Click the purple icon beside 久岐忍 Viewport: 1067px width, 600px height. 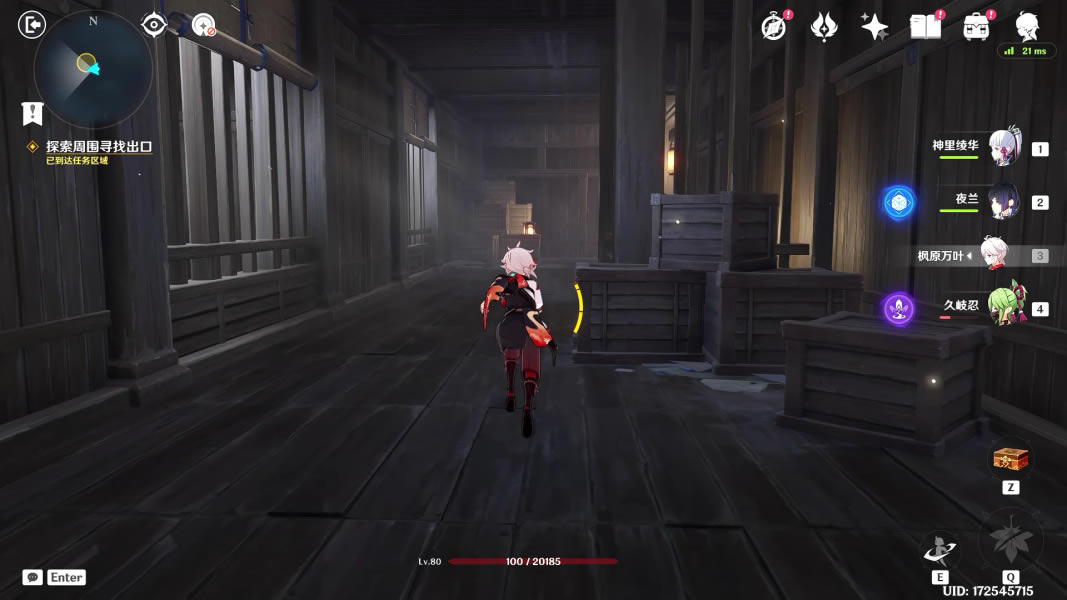tap(899, 308)
